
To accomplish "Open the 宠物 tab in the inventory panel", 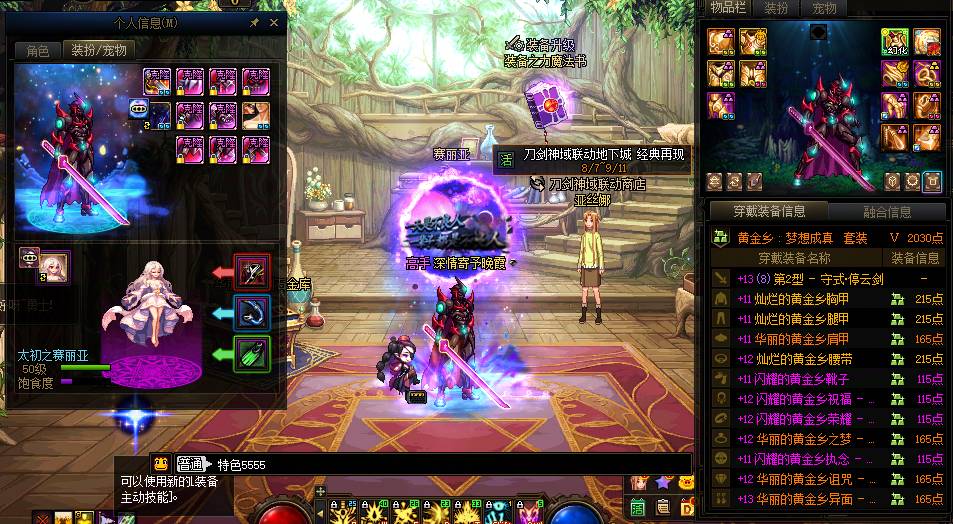I will (822, 8).
